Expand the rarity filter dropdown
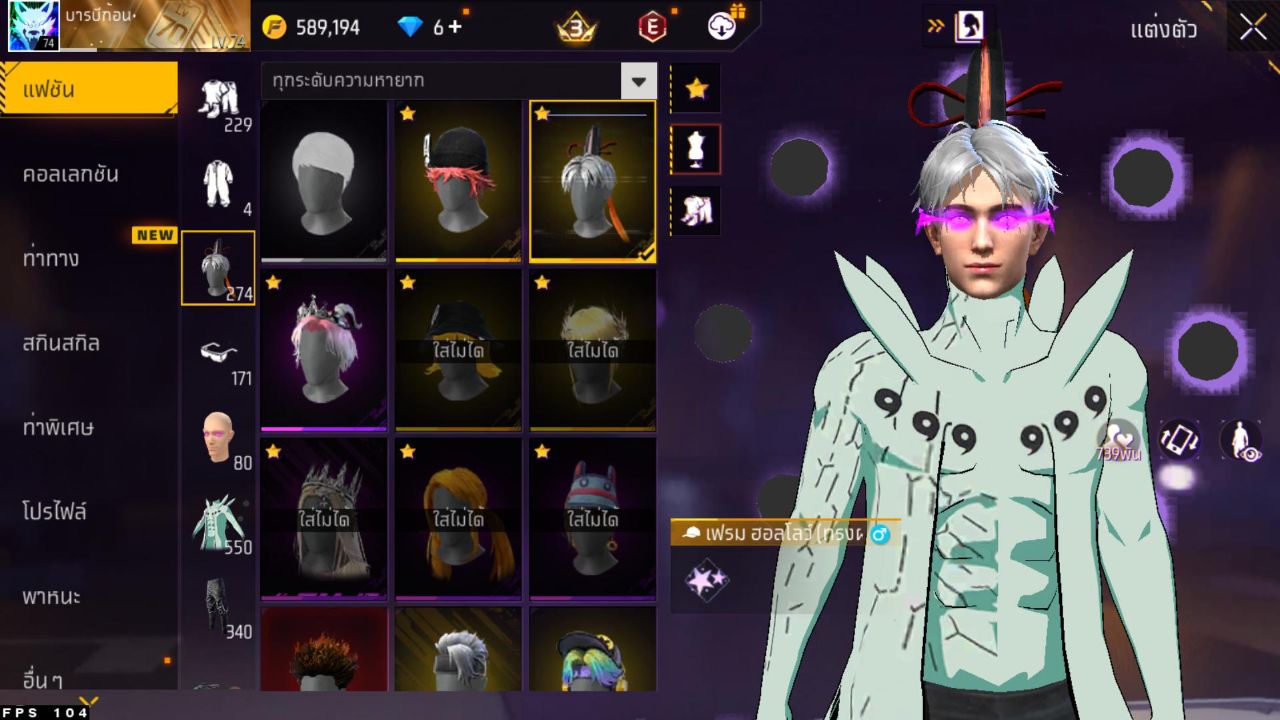This screenshot has height=720, width=1280. coord(638,81)
